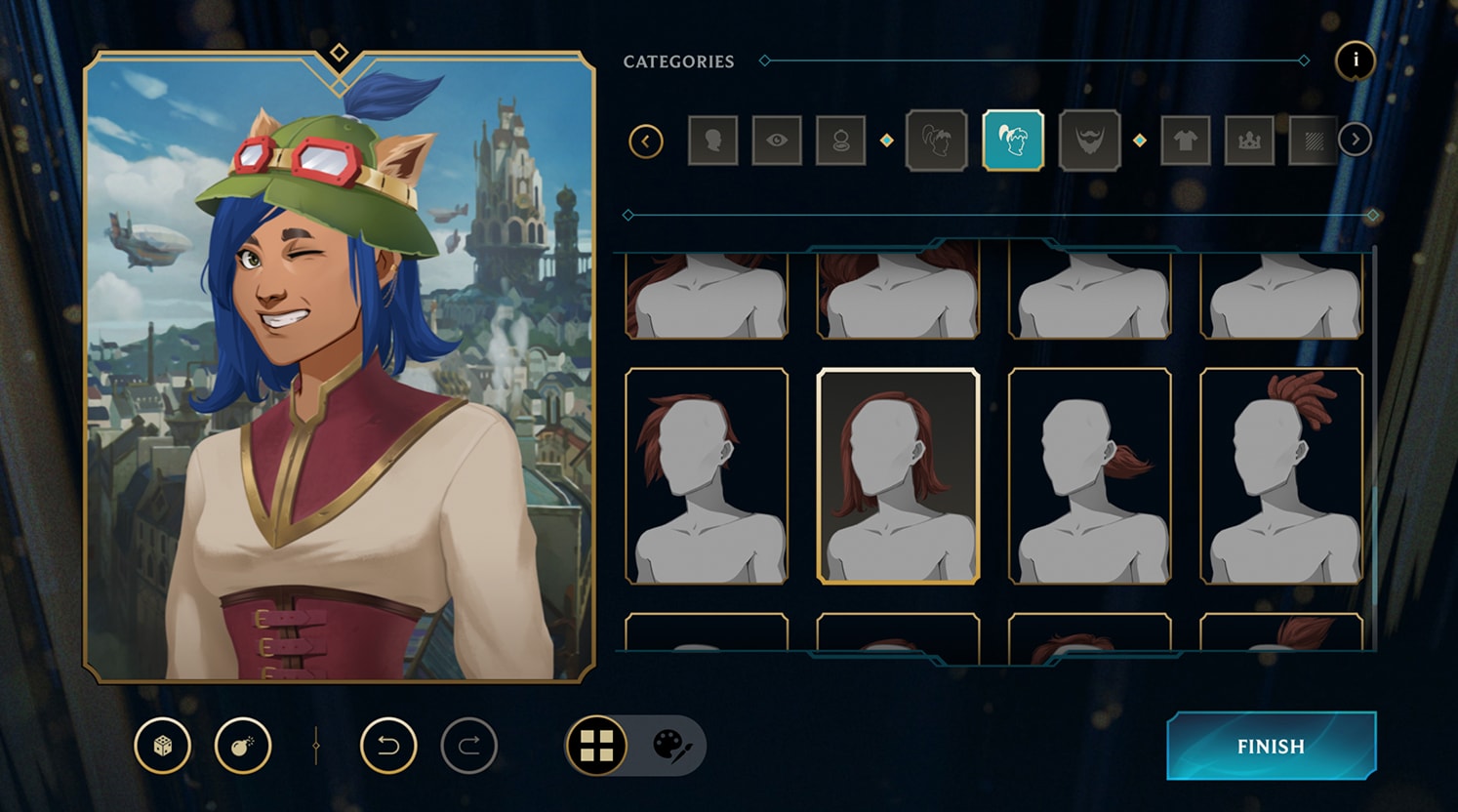Select the crown headwear category
Screen dimensions: 1458x812
[x=1249, y=140]
